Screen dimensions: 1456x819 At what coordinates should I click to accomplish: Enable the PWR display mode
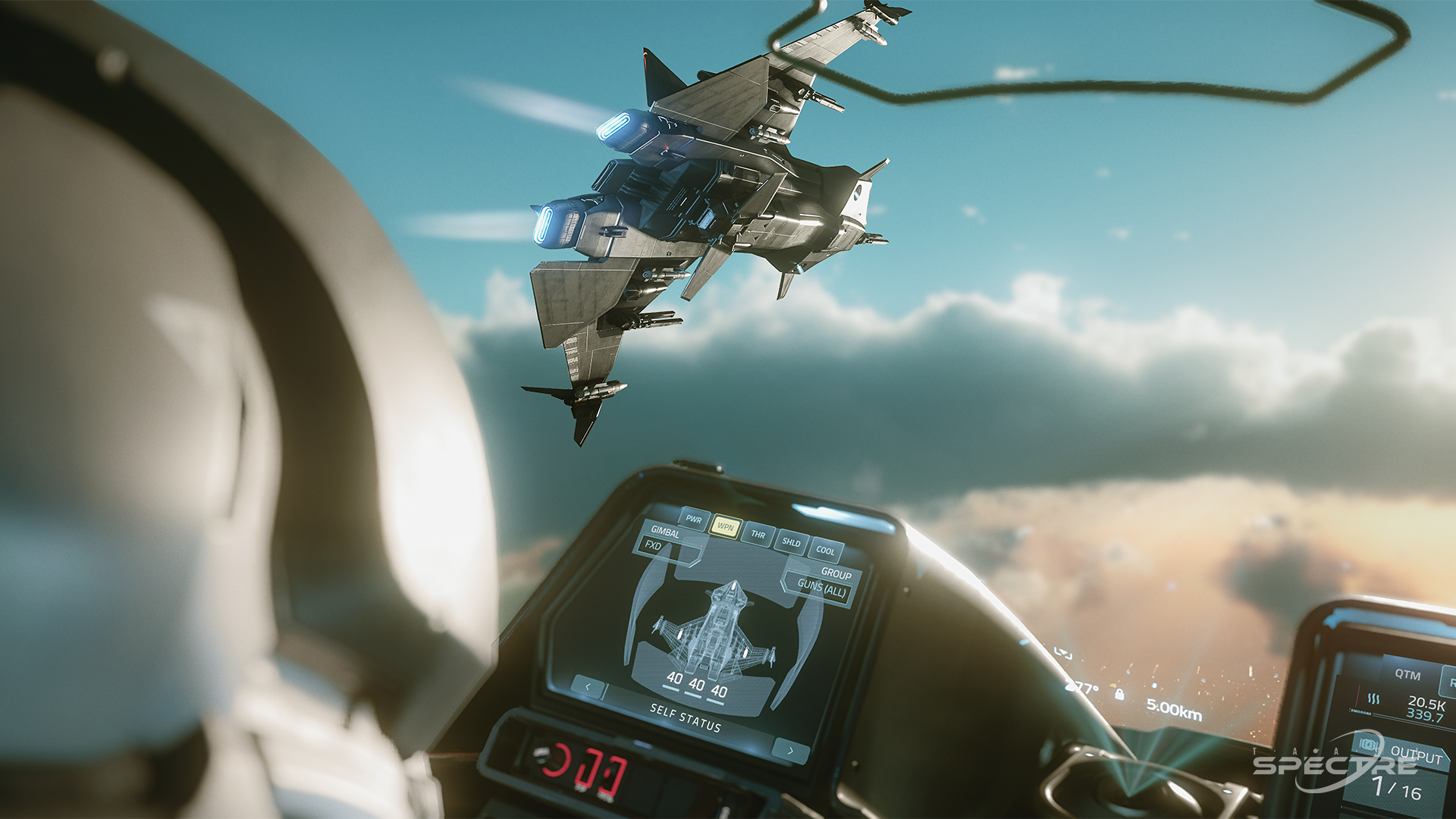(x=694, y=519)
